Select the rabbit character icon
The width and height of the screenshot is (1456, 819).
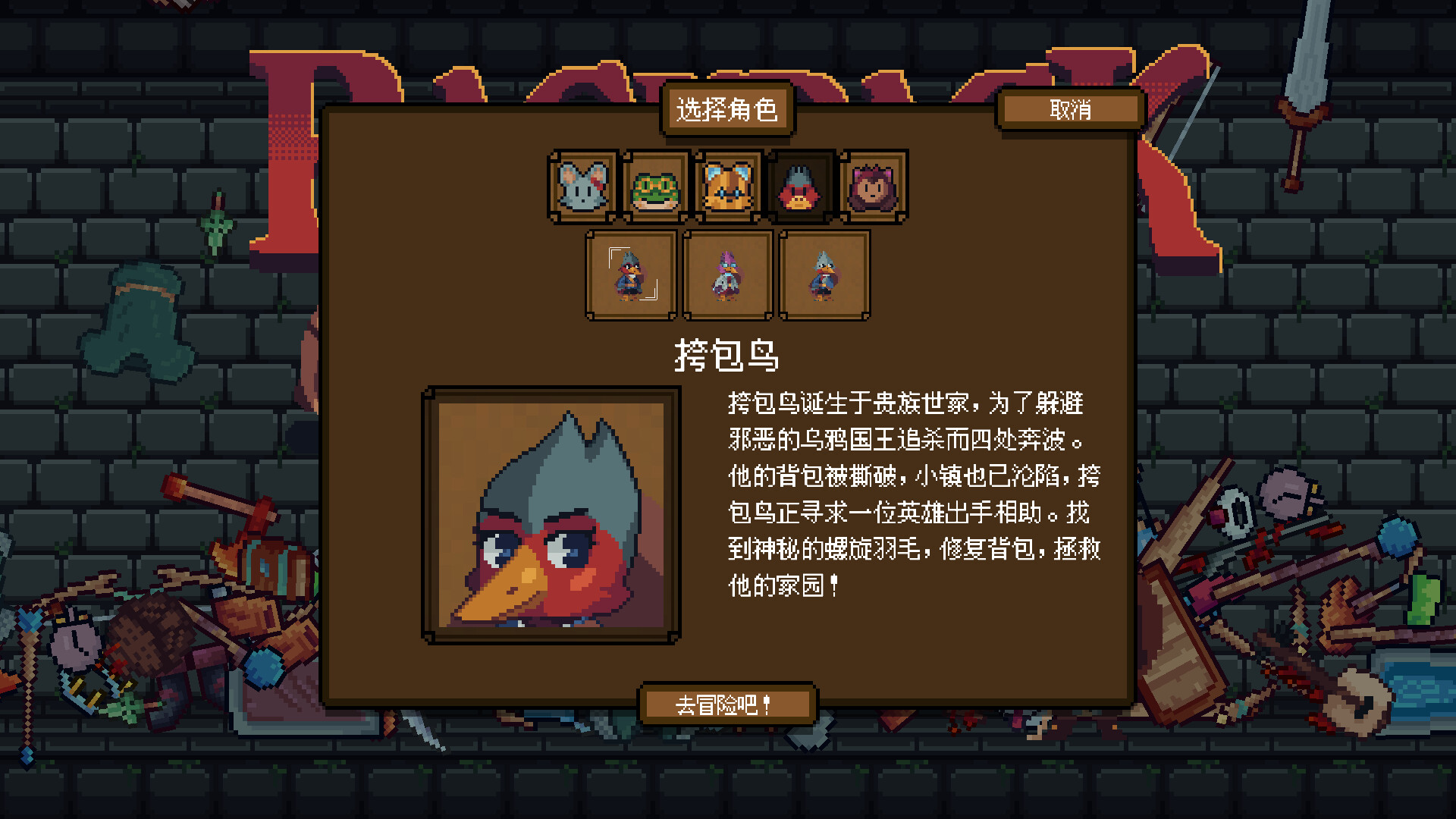pos(583,186)
